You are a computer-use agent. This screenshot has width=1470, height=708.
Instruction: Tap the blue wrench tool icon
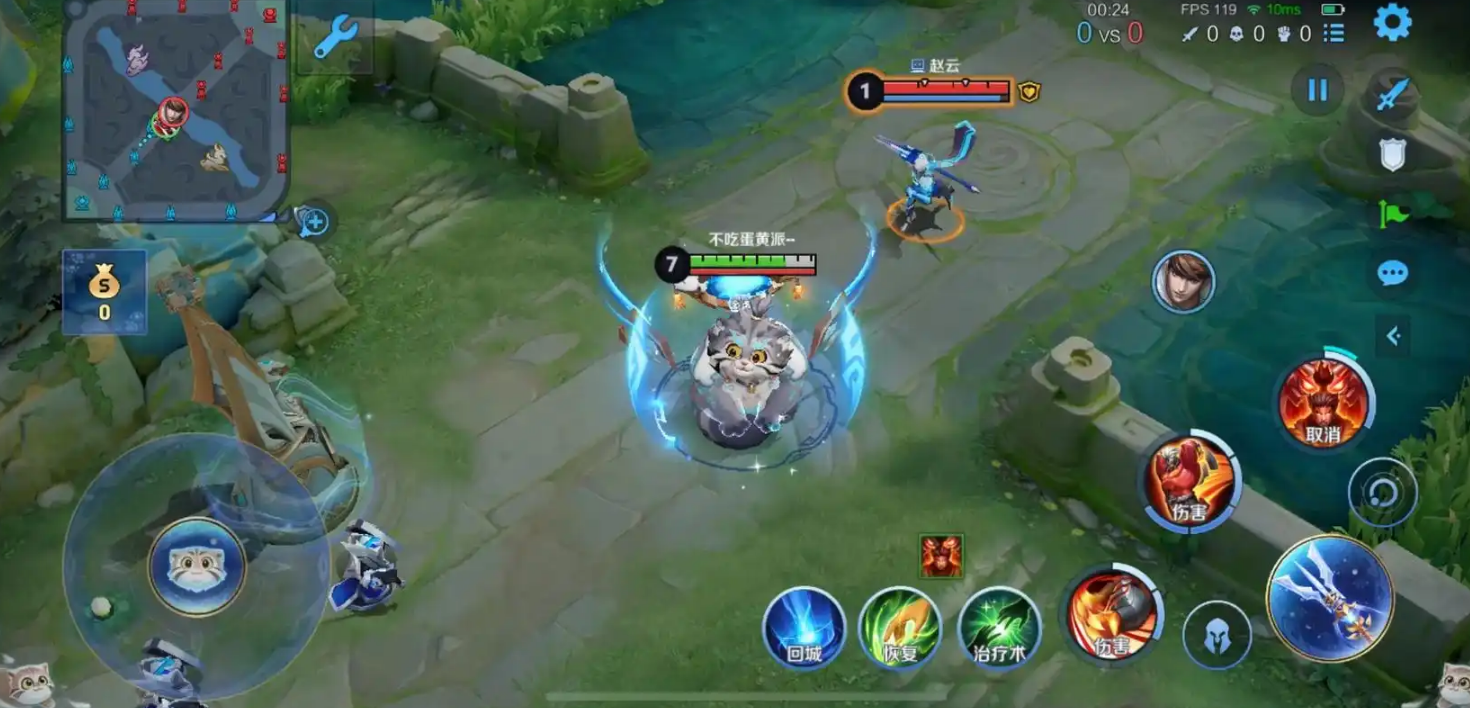[336, 38]
